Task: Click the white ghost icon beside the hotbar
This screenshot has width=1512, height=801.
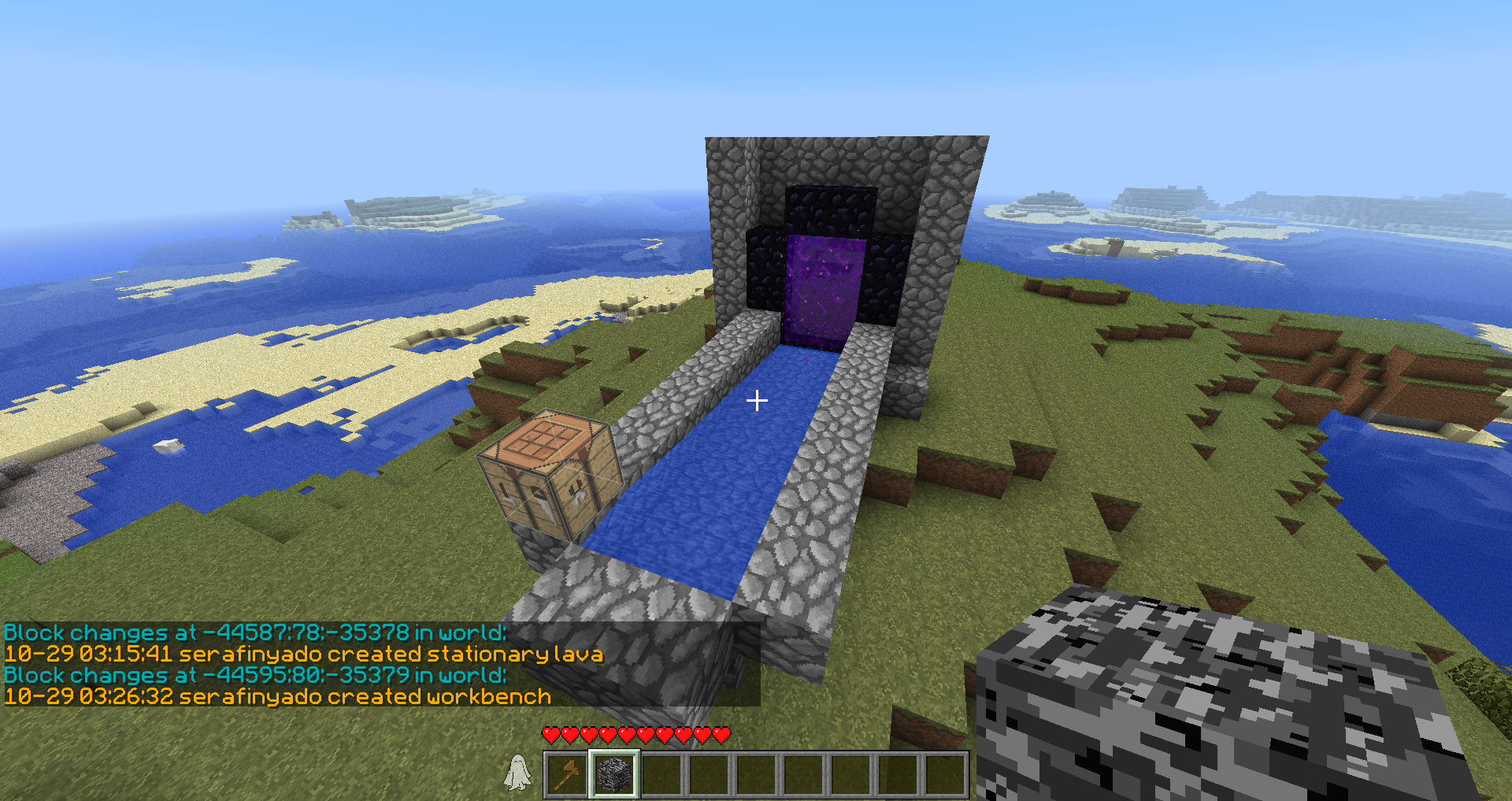Action: (517, 772)
